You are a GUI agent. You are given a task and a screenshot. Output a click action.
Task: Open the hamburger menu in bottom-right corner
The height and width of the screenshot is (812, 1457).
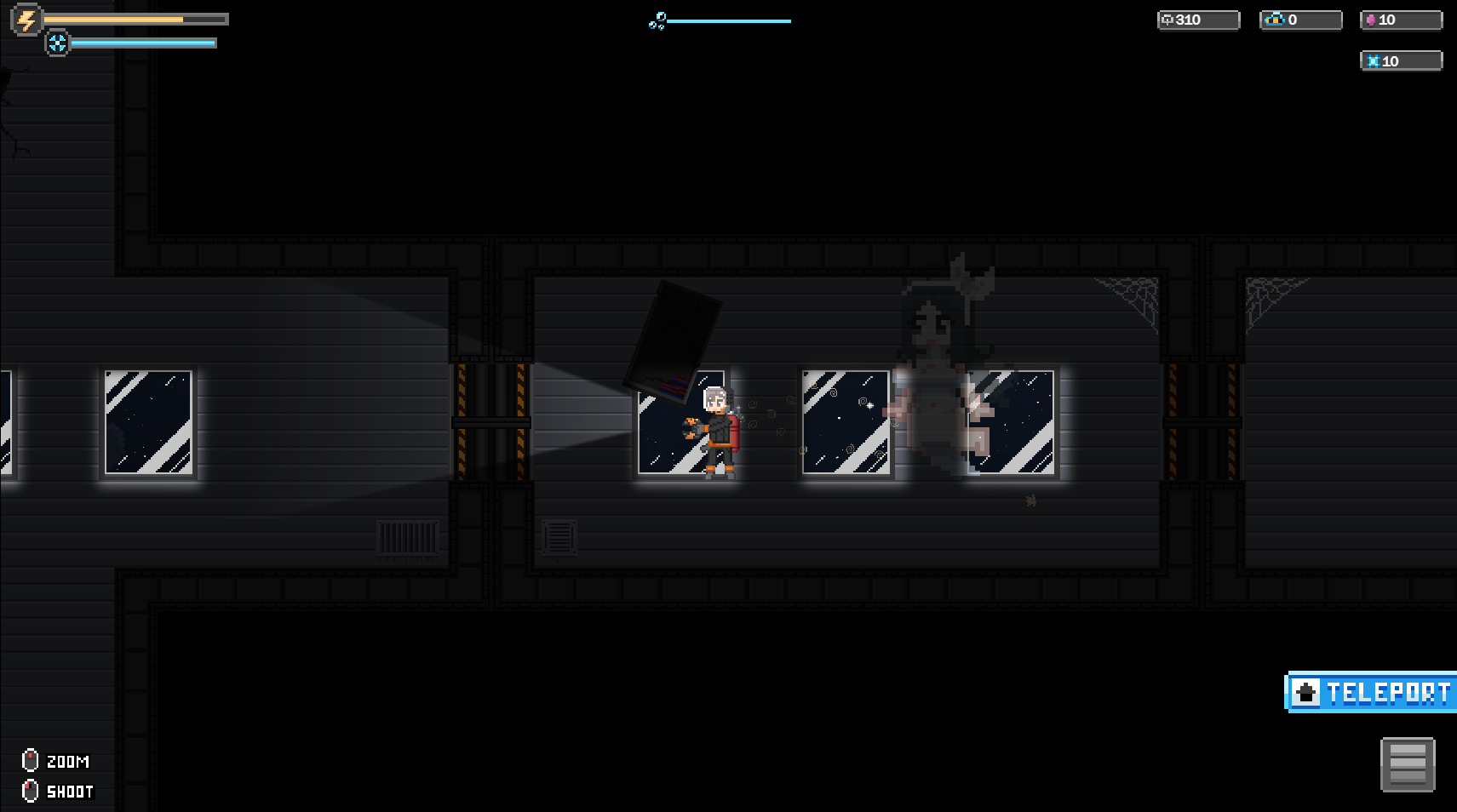click(1408, 763)
